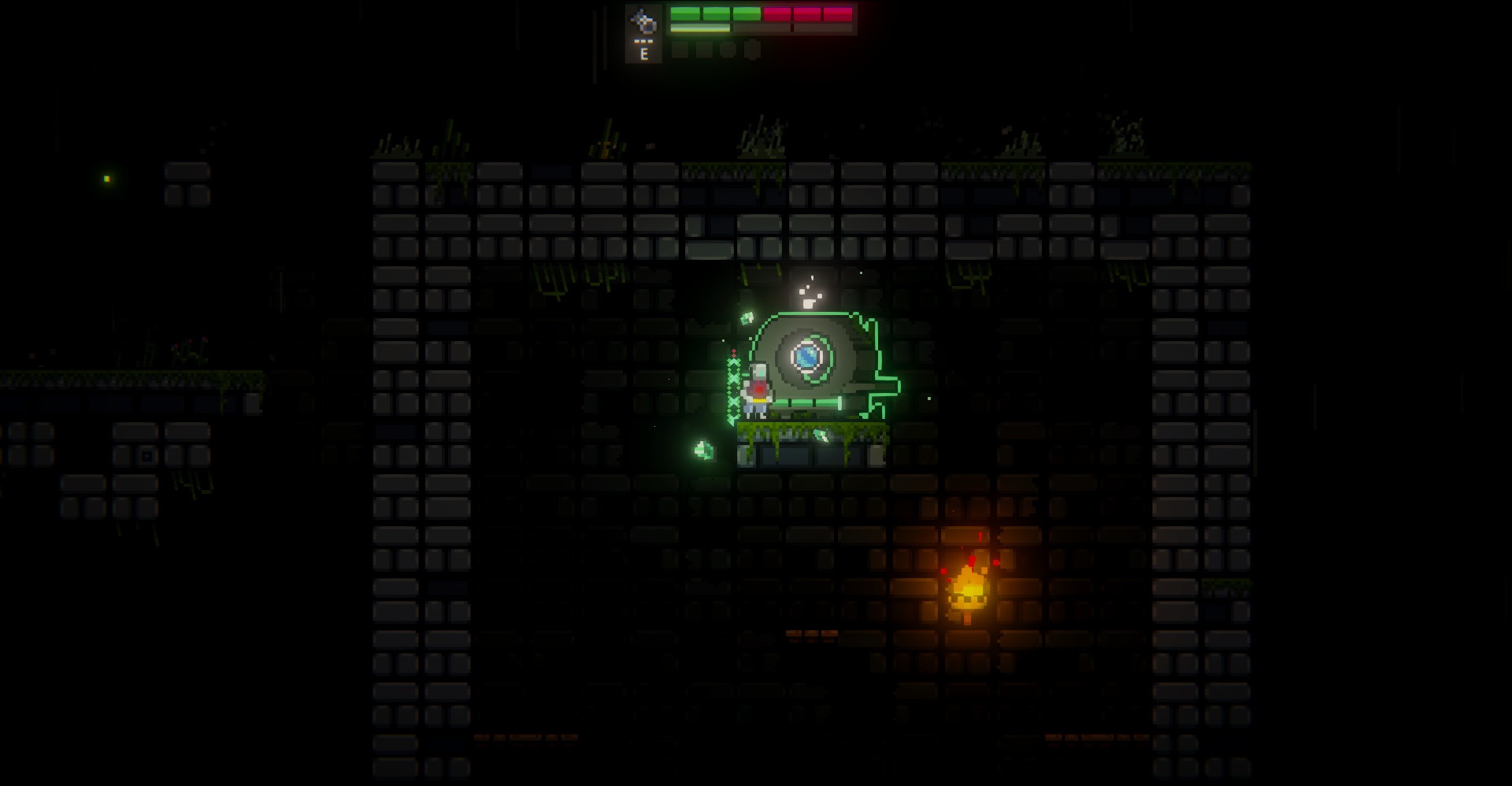
Task: Select the equipped item slot icon
Action: [x=644, y=24]
